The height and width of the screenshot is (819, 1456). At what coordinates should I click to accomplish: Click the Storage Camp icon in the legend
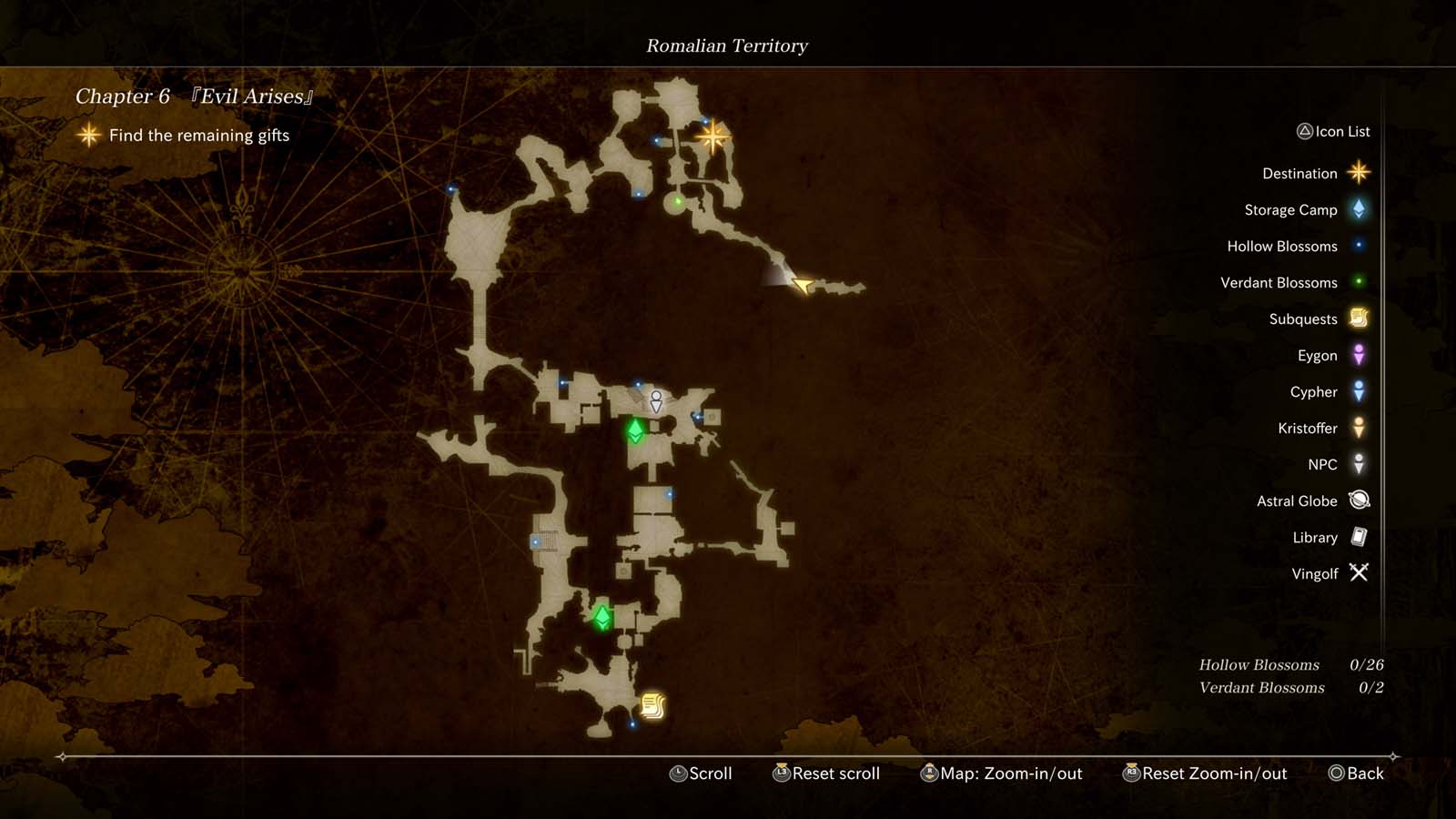pyautogui.click(x=1357, y=209)
